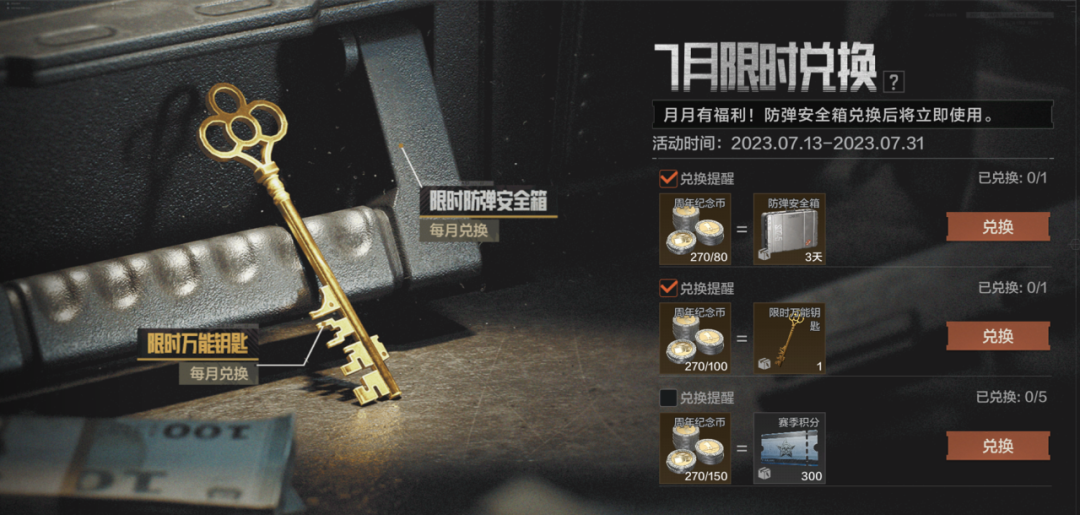The width and height of the screenshot is (1080, 515).
Task: Enable 兑换提醒 for the 赛季积分 row
Action: click(x=668, y=398)
